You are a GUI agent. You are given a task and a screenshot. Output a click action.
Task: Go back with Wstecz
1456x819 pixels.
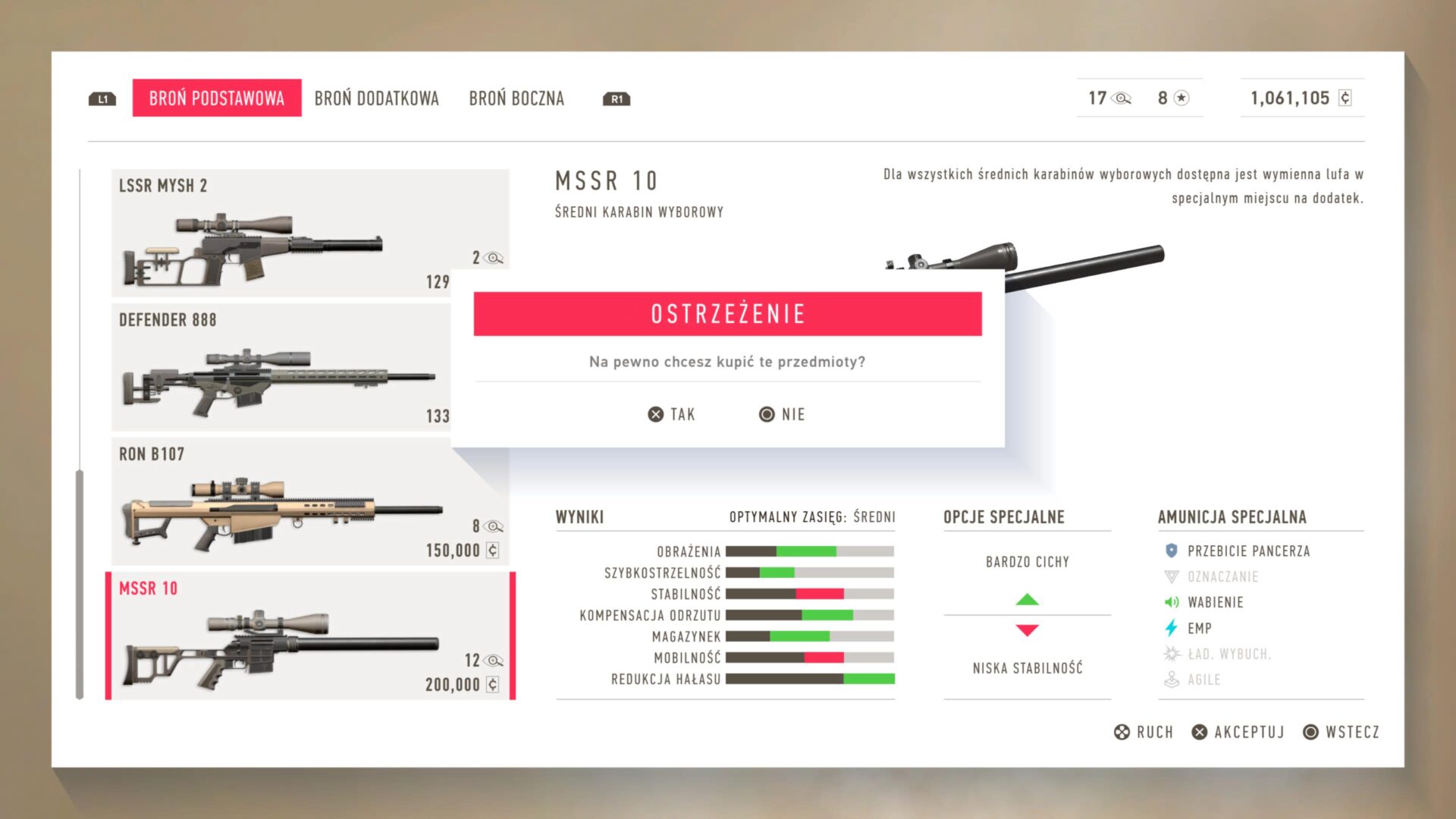point(1341,732)
